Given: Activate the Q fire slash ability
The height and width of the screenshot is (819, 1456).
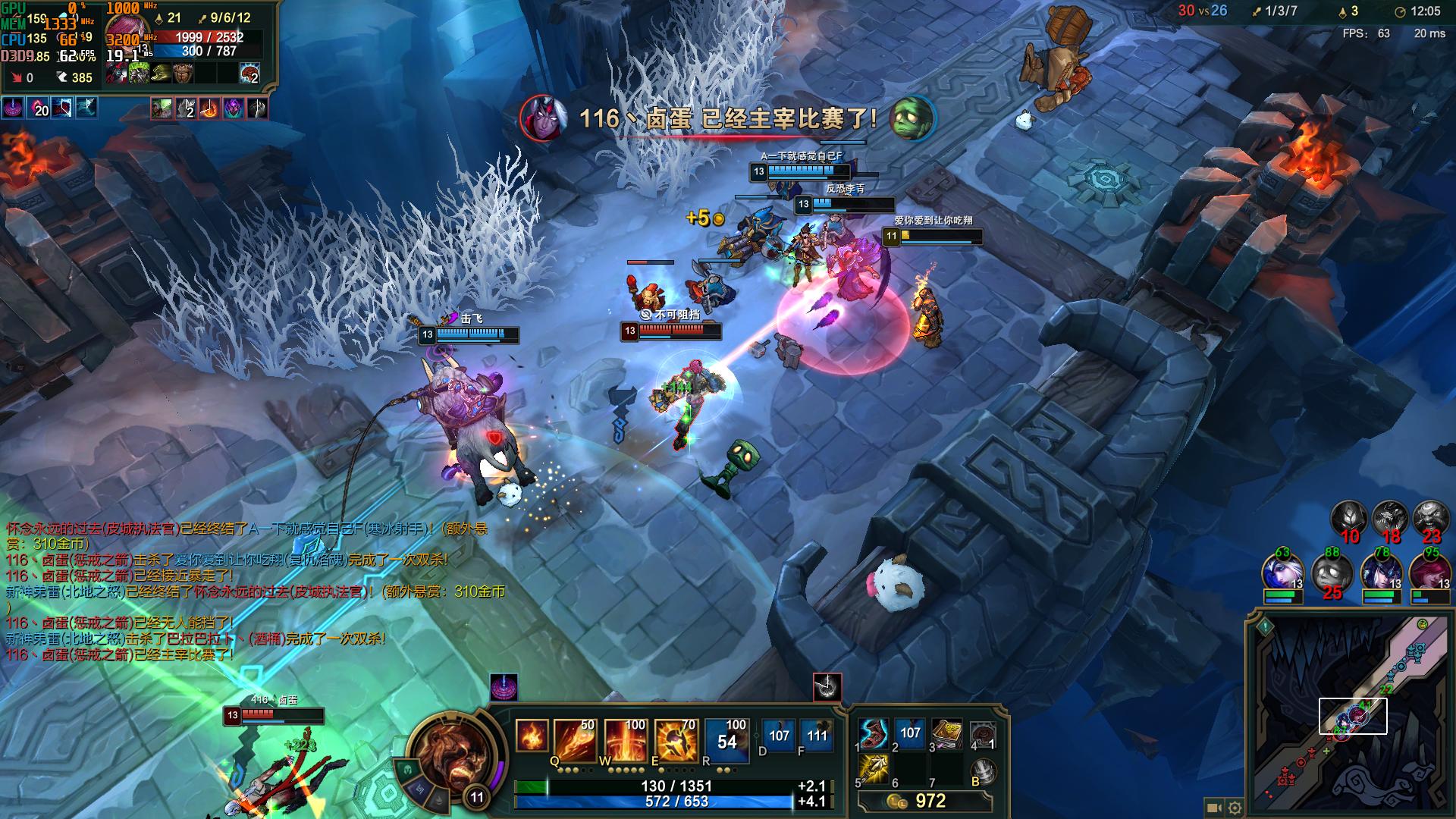Looking at the screenshot, I should pos(574,739).
